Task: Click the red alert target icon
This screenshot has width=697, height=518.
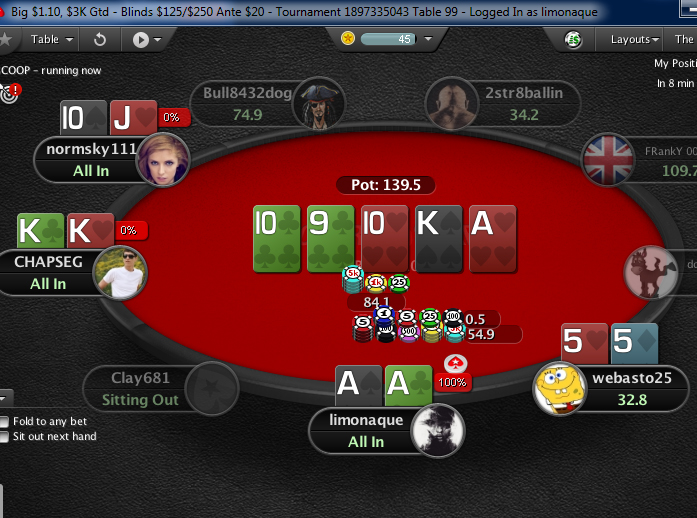Action: point(11,94)
